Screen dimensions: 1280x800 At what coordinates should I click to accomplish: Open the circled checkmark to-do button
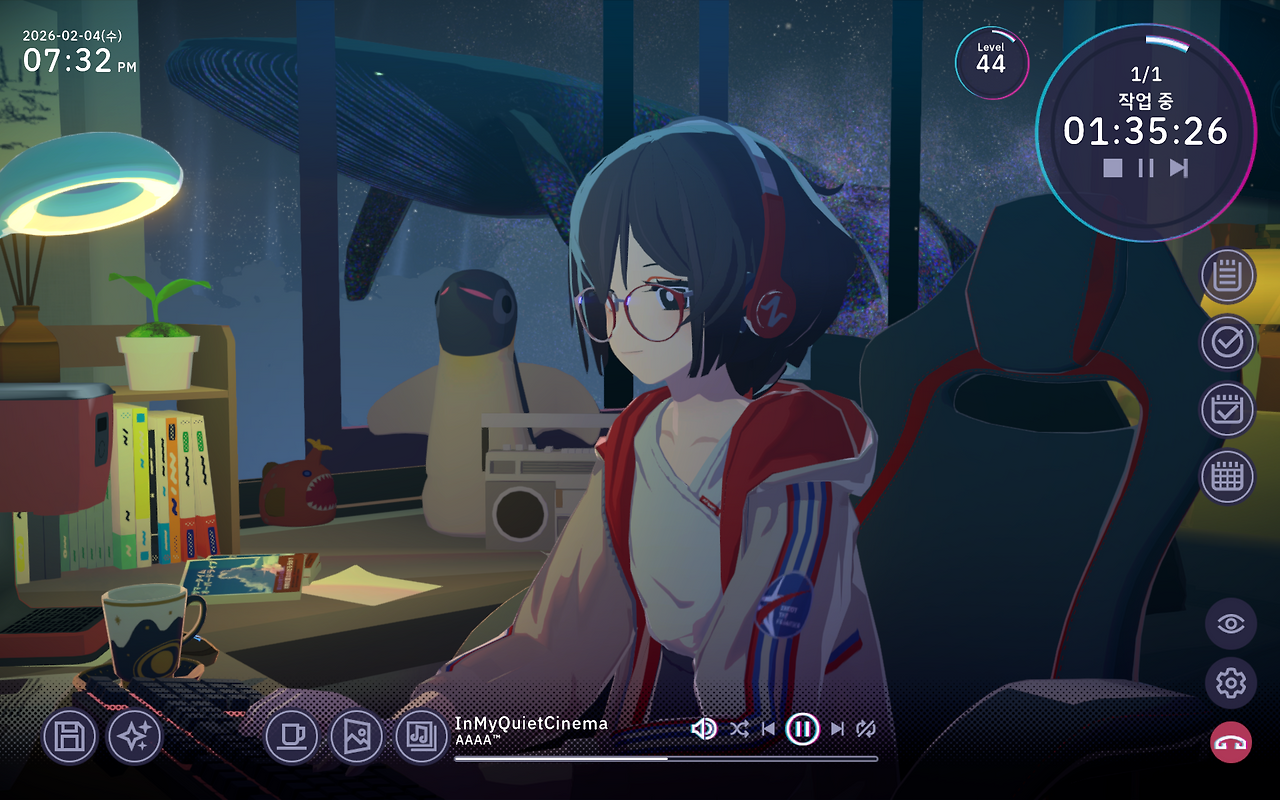(1227, 343)
